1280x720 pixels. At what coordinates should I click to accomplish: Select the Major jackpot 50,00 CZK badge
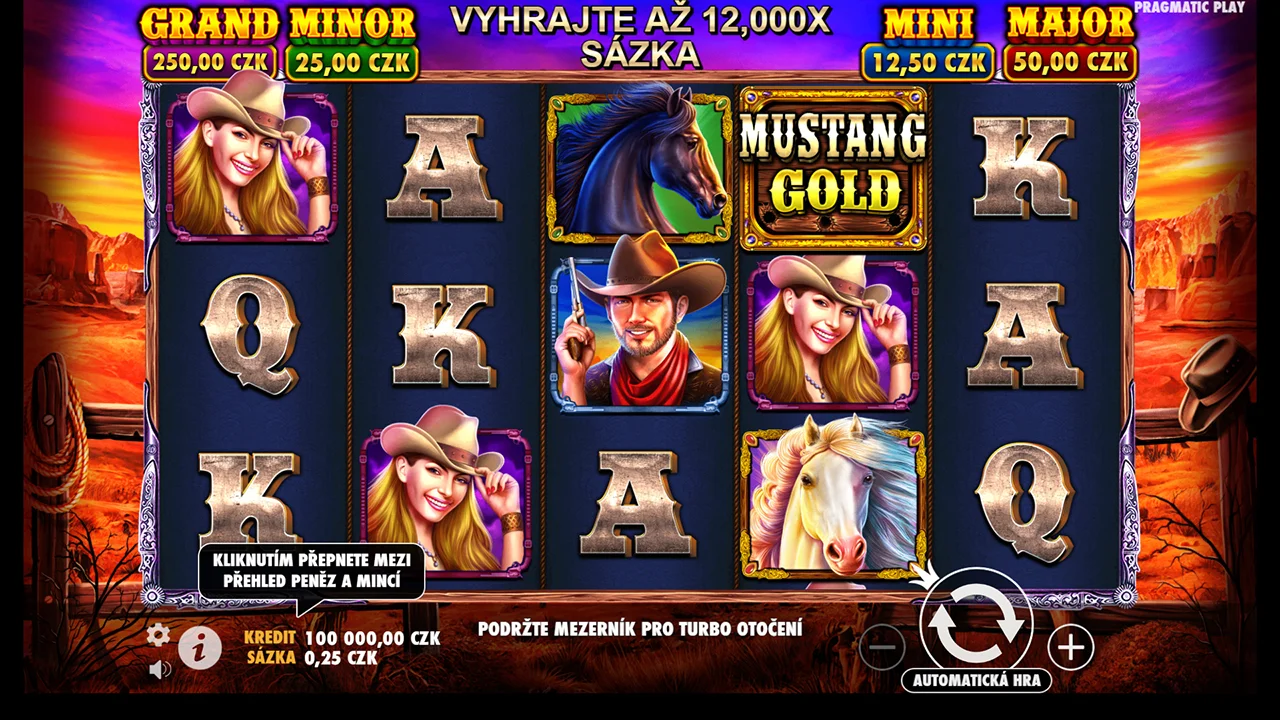[x=1068, y=62]
